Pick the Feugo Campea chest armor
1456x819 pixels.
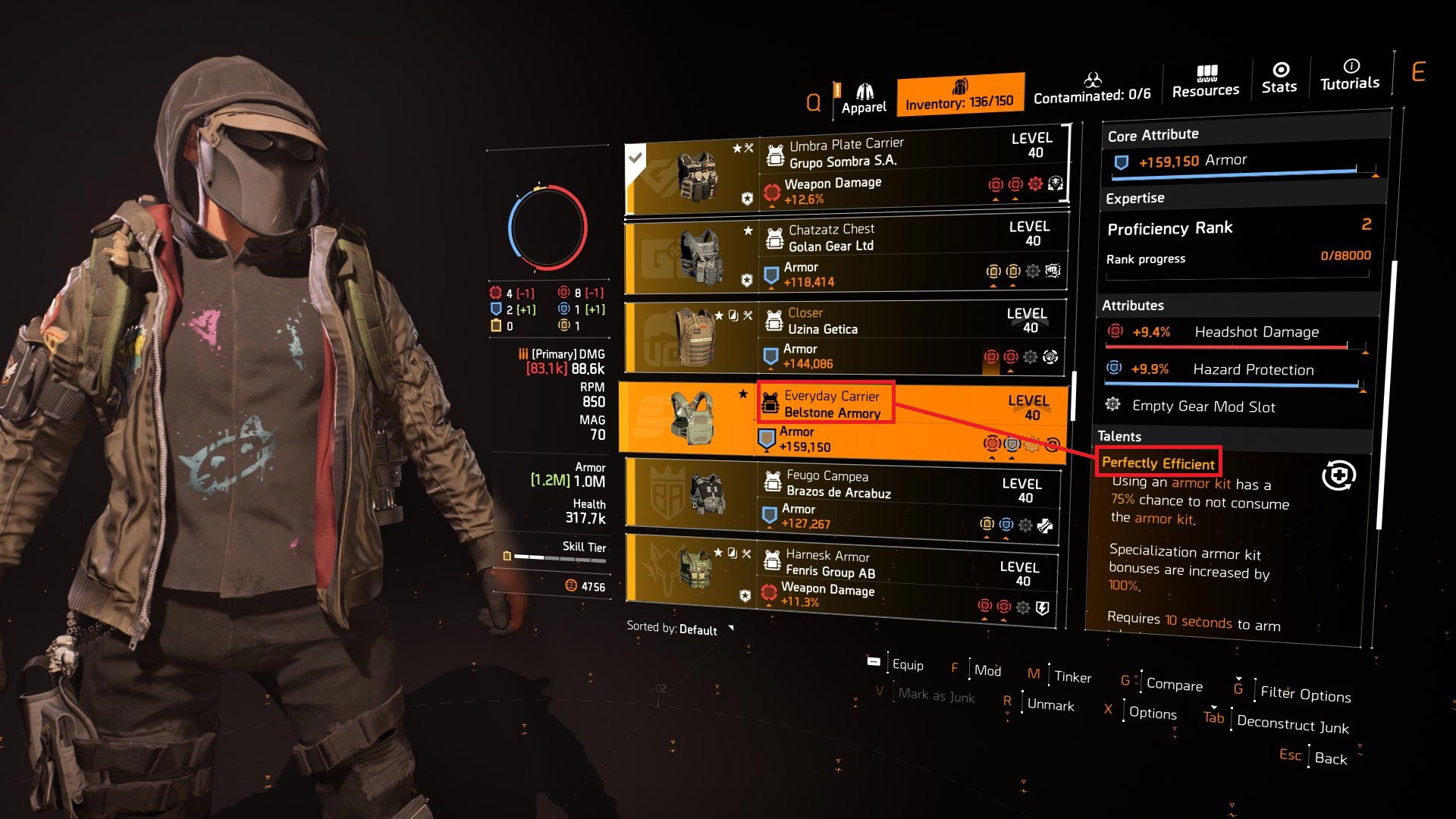pyautogui.click(x=840, y=500)
